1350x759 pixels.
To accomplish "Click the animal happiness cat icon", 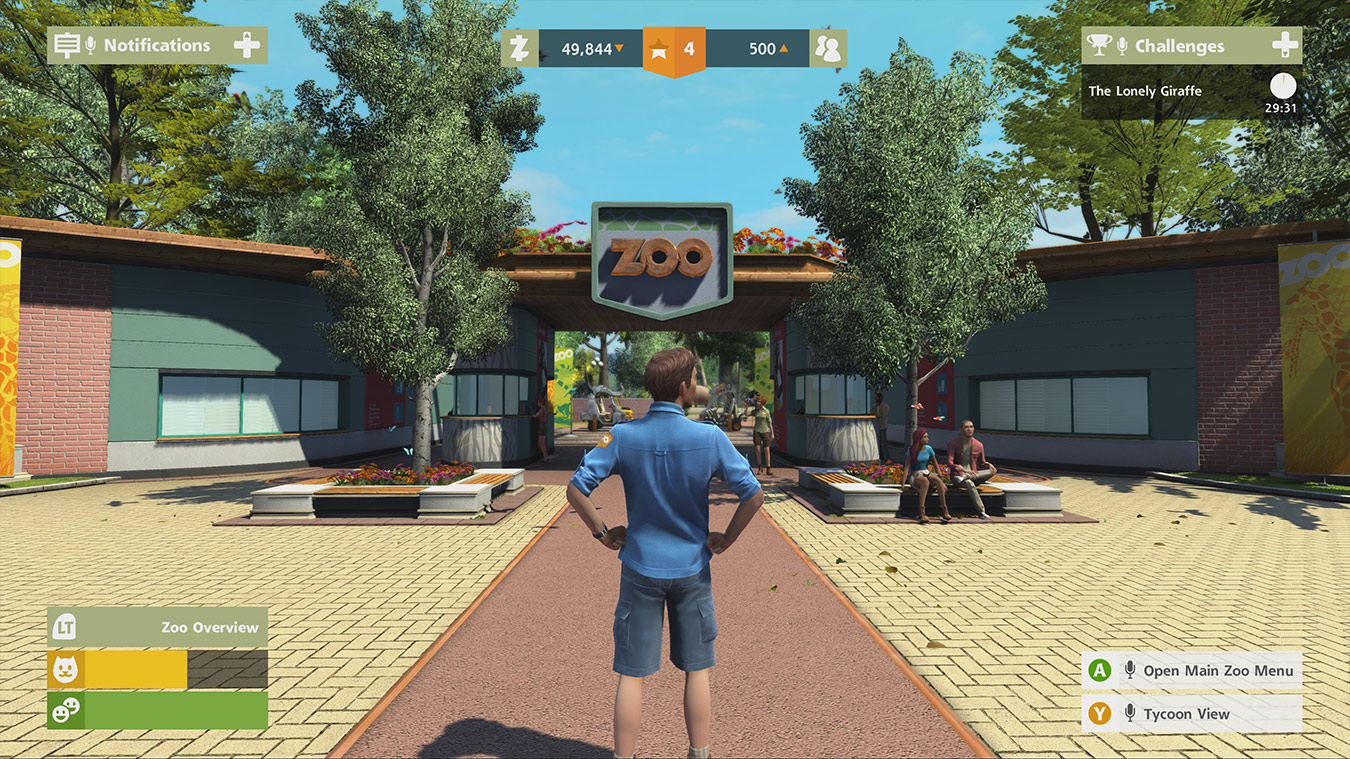I will coord(65,670).
